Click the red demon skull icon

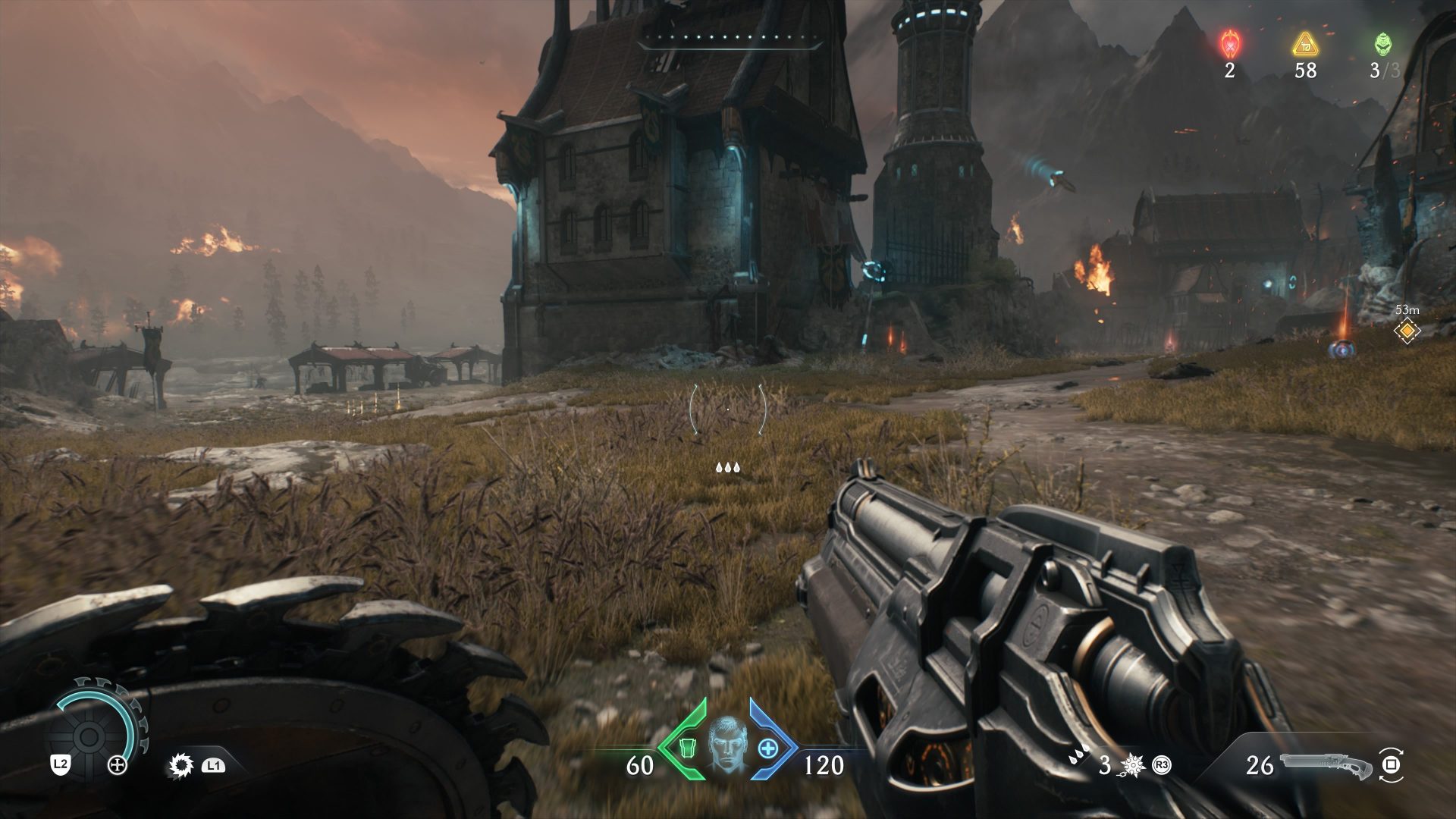point(1228,44)
